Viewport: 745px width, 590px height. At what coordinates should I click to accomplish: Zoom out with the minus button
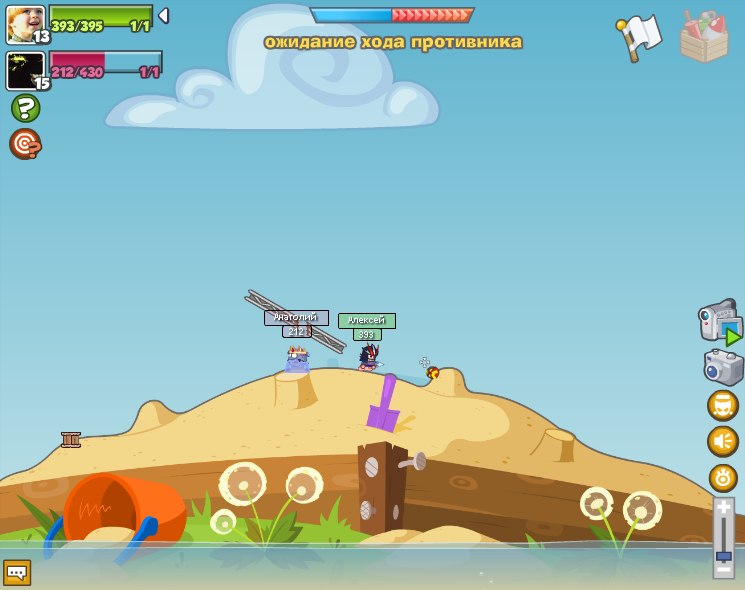[x=723, y=569]
